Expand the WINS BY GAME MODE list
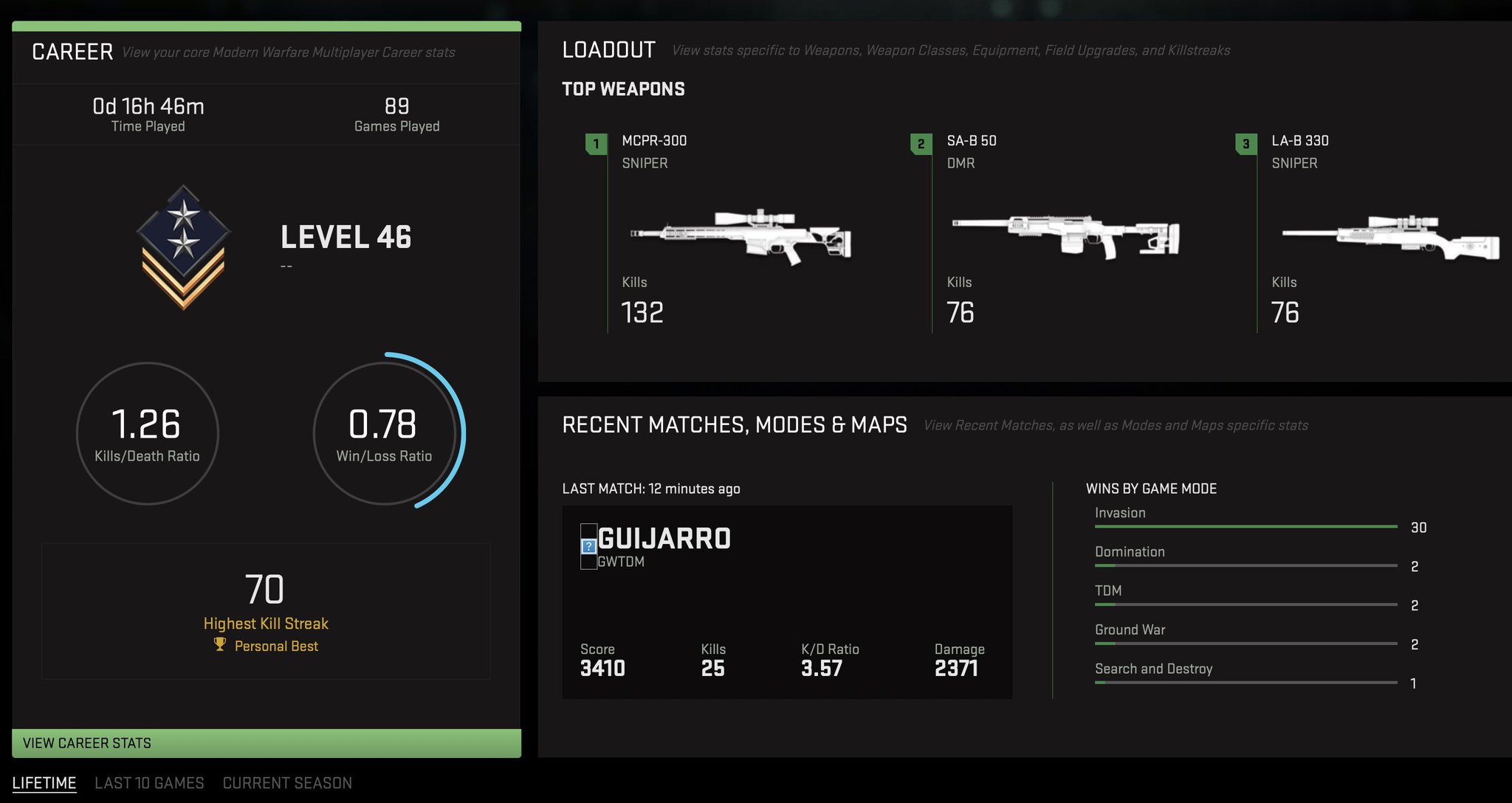Viewport: 1512px width, 803px height. pos(1150,488)
